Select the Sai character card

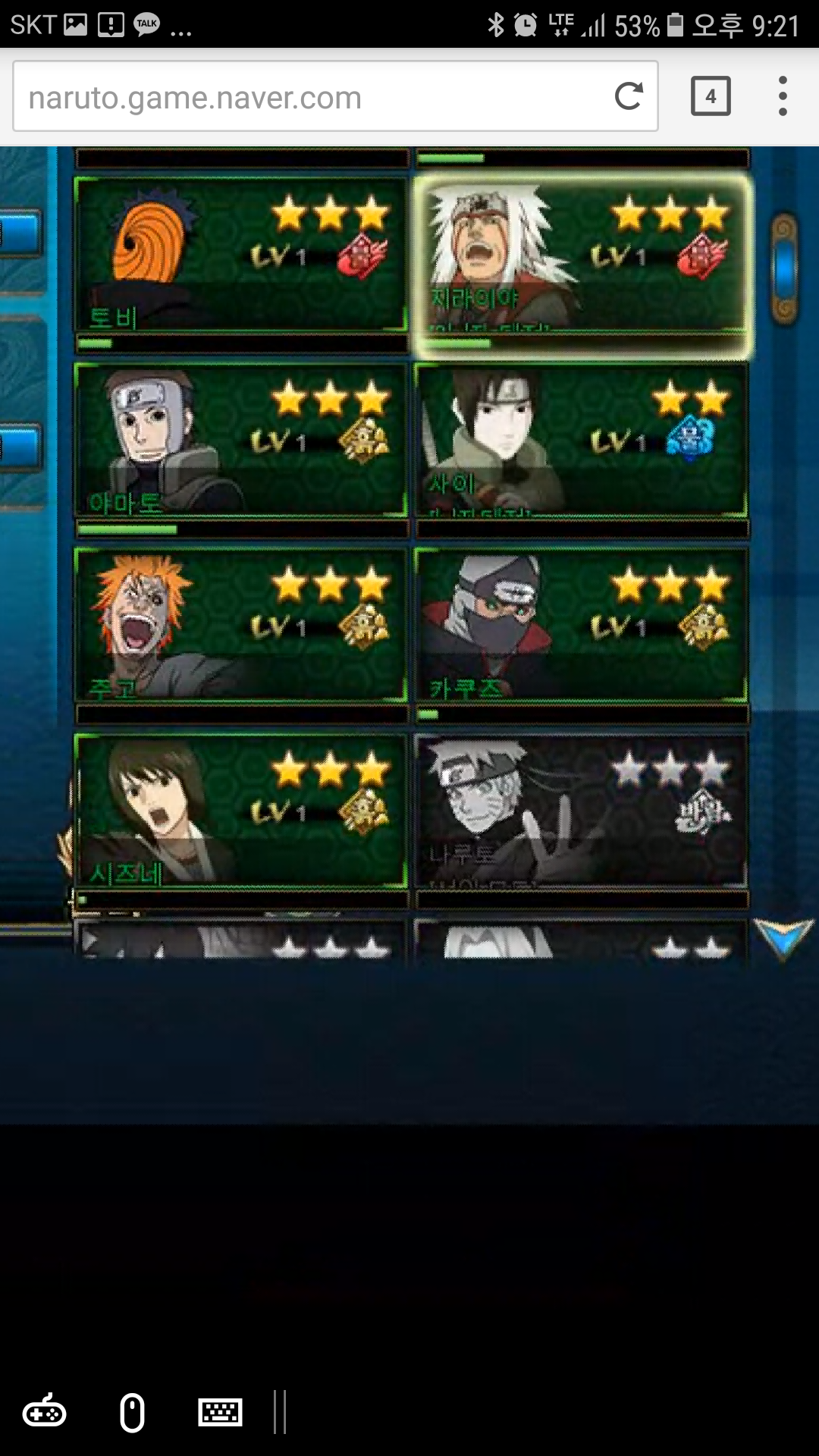pos(581,441)
